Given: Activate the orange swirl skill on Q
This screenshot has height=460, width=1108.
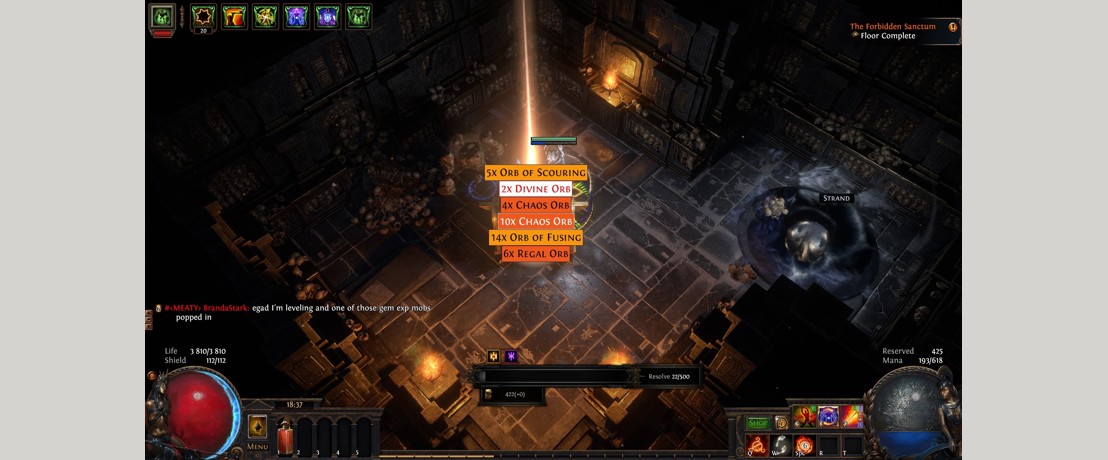Looking at the screenshot, I should click(x=757, y=444).
